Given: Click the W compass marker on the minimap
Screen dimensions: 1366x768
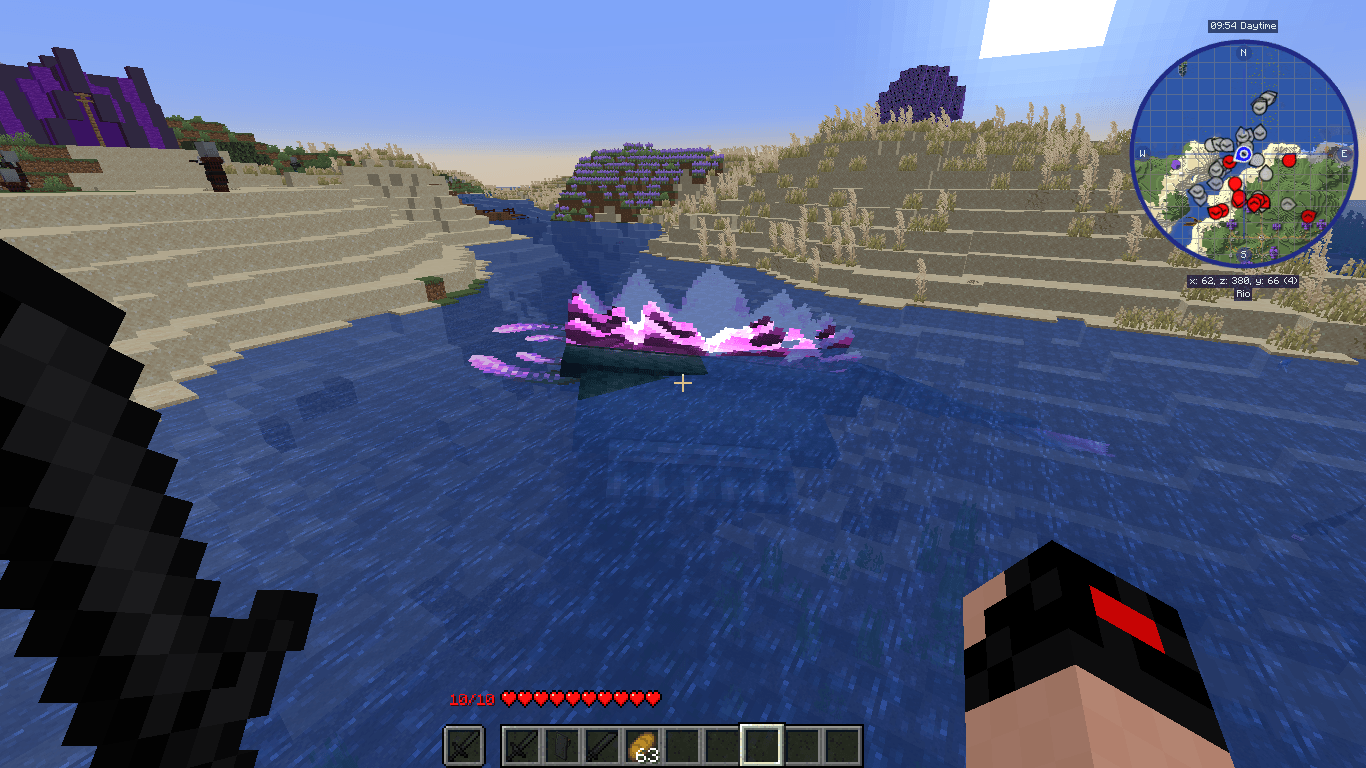Looking at the screenshot, I should (1141, 153).
